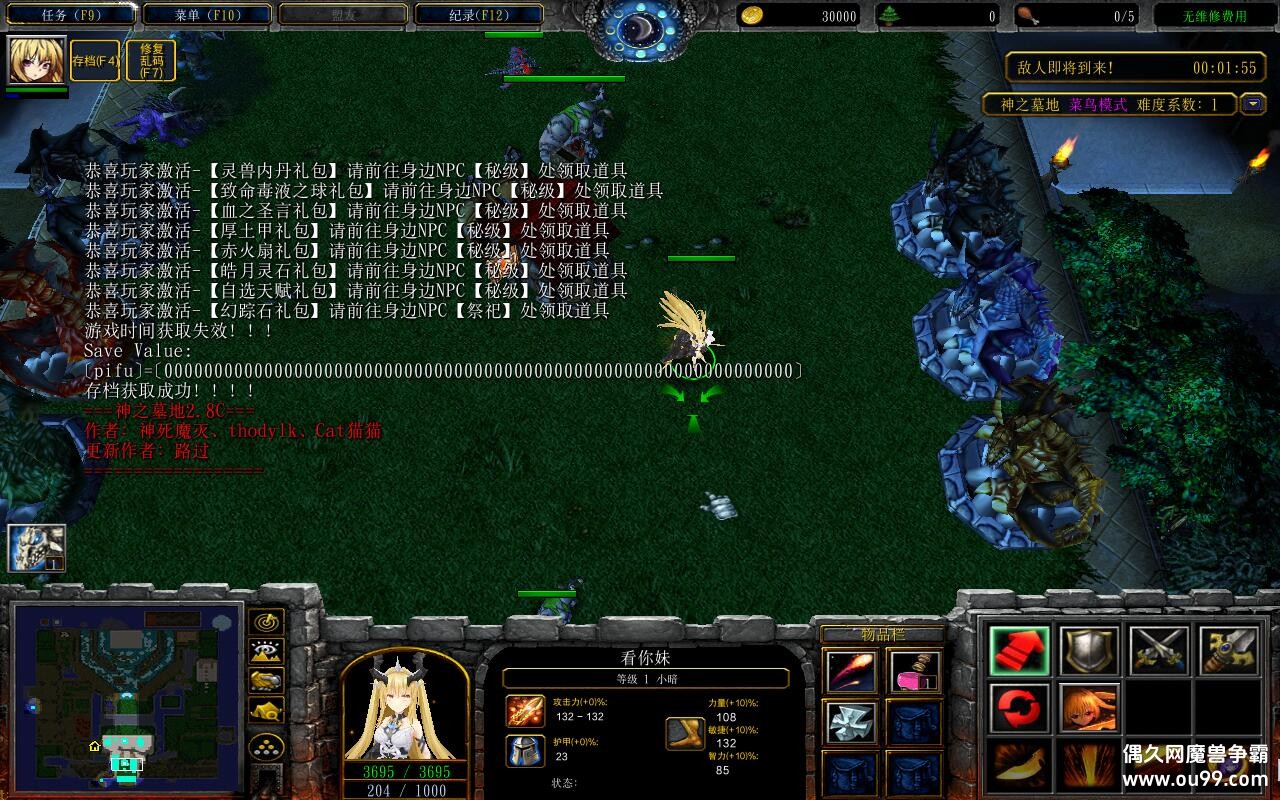1280x800 pixels.
Task: Click the silver shield defense ability icon
Action: (1090, 652)
